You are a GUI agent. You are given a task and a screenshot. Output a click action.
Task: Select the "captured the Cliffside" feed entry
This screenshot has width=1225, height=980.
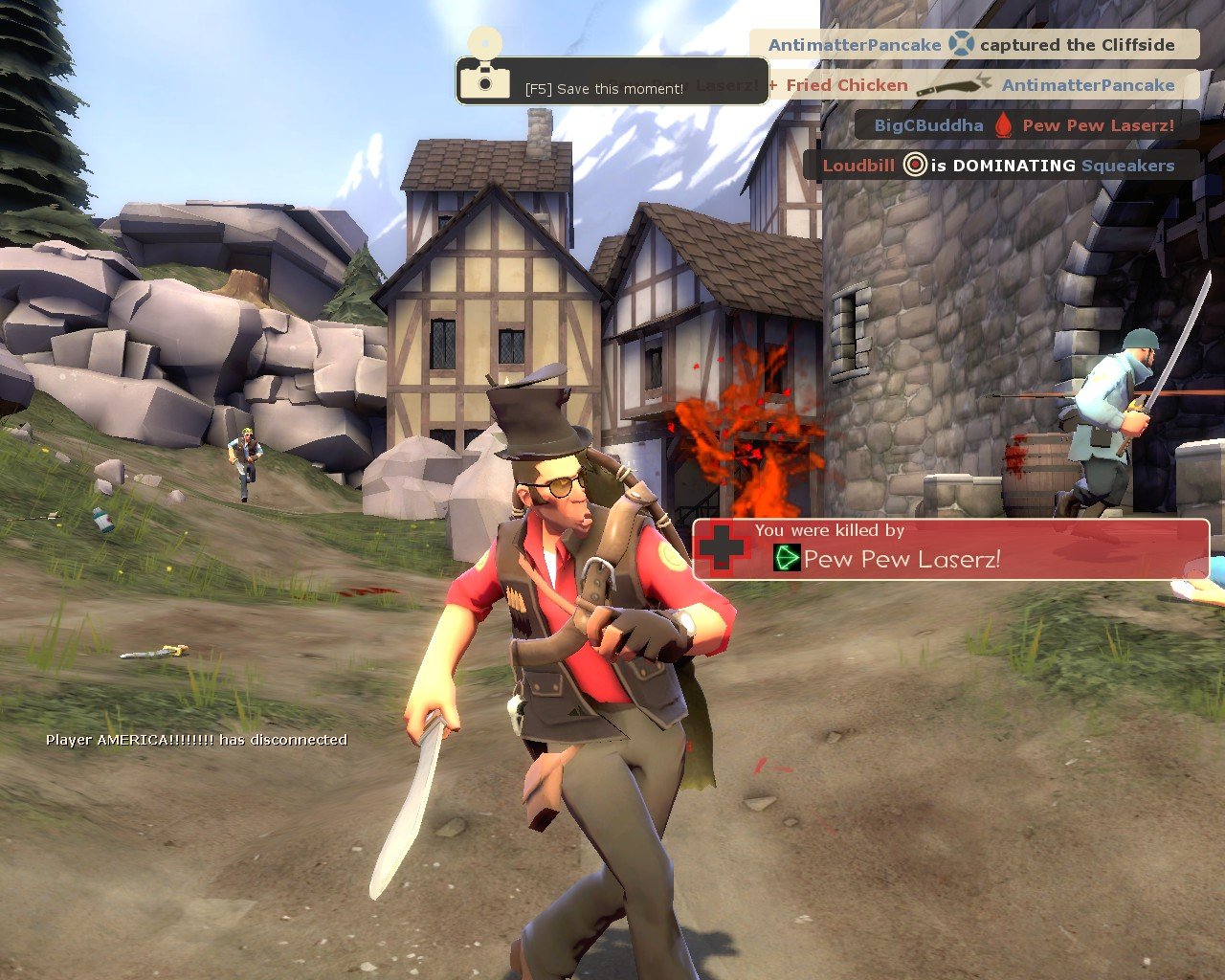[973, 44]
